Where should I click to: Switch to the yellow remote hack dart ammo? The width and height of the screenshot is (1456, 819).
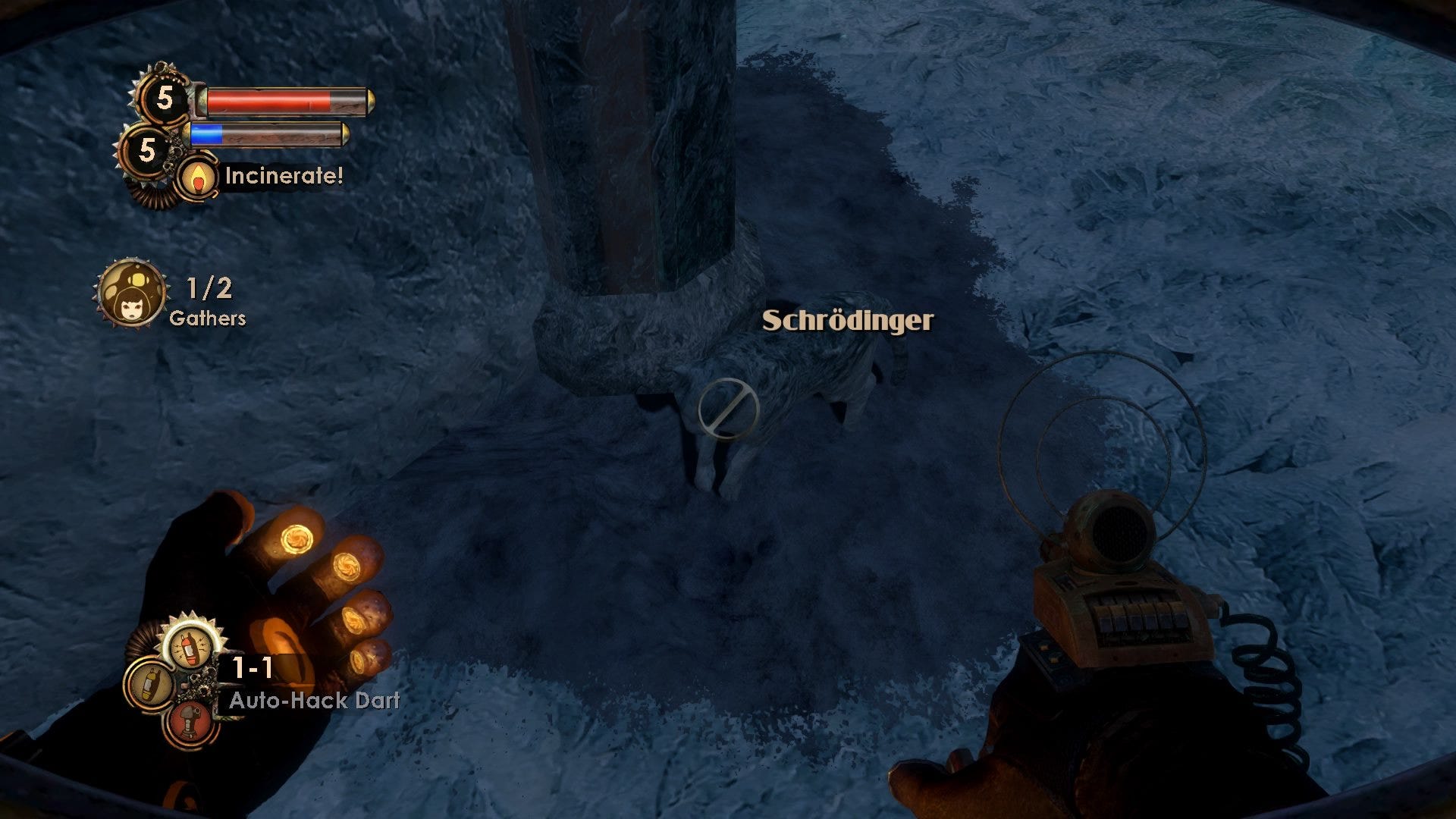click(x=149, y=685)
